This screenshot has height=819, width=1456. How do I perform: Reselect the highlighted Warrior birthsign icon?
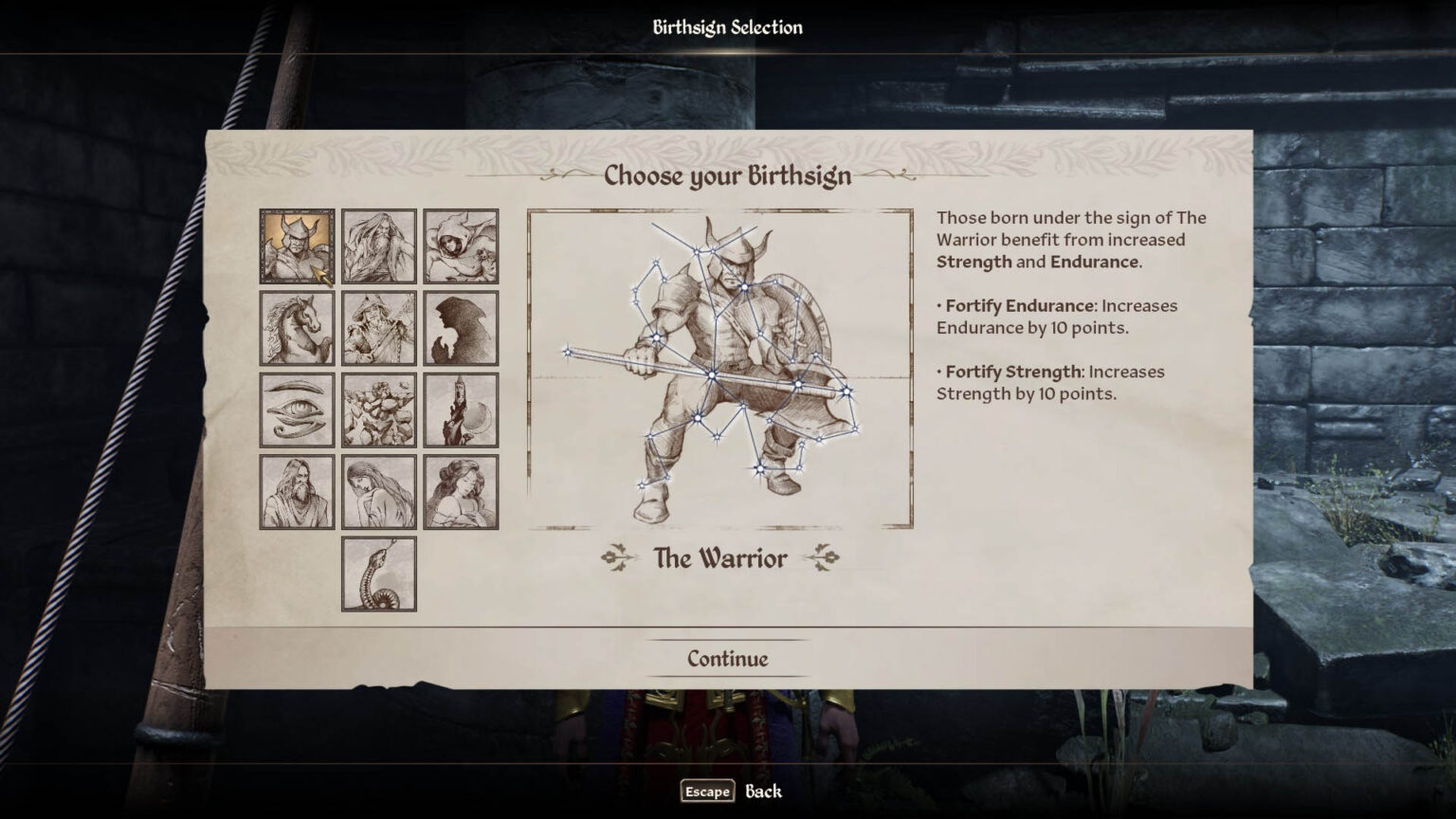296,245
